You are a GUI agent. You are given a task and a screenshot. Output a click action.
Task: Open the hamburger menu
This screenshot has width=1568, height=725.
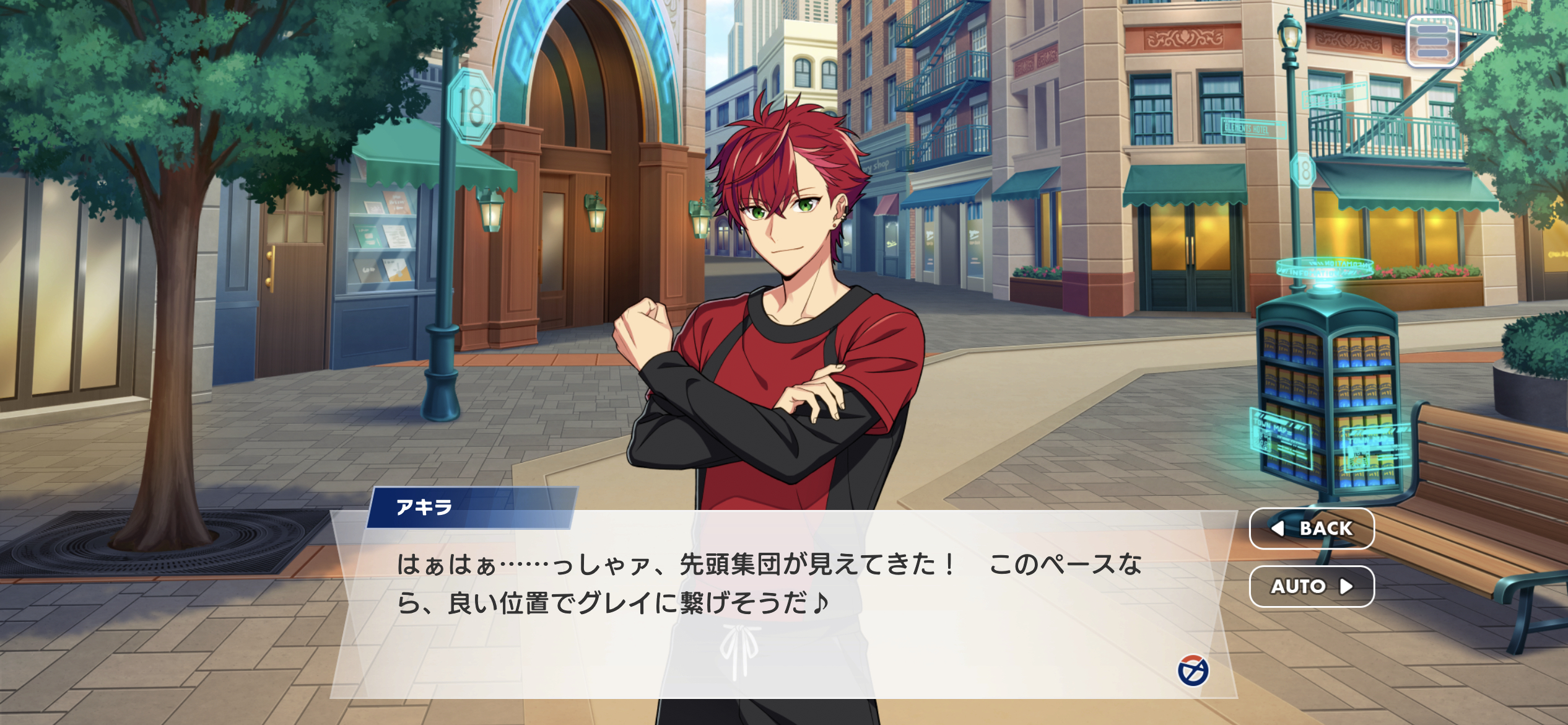tap(1432, 41)
